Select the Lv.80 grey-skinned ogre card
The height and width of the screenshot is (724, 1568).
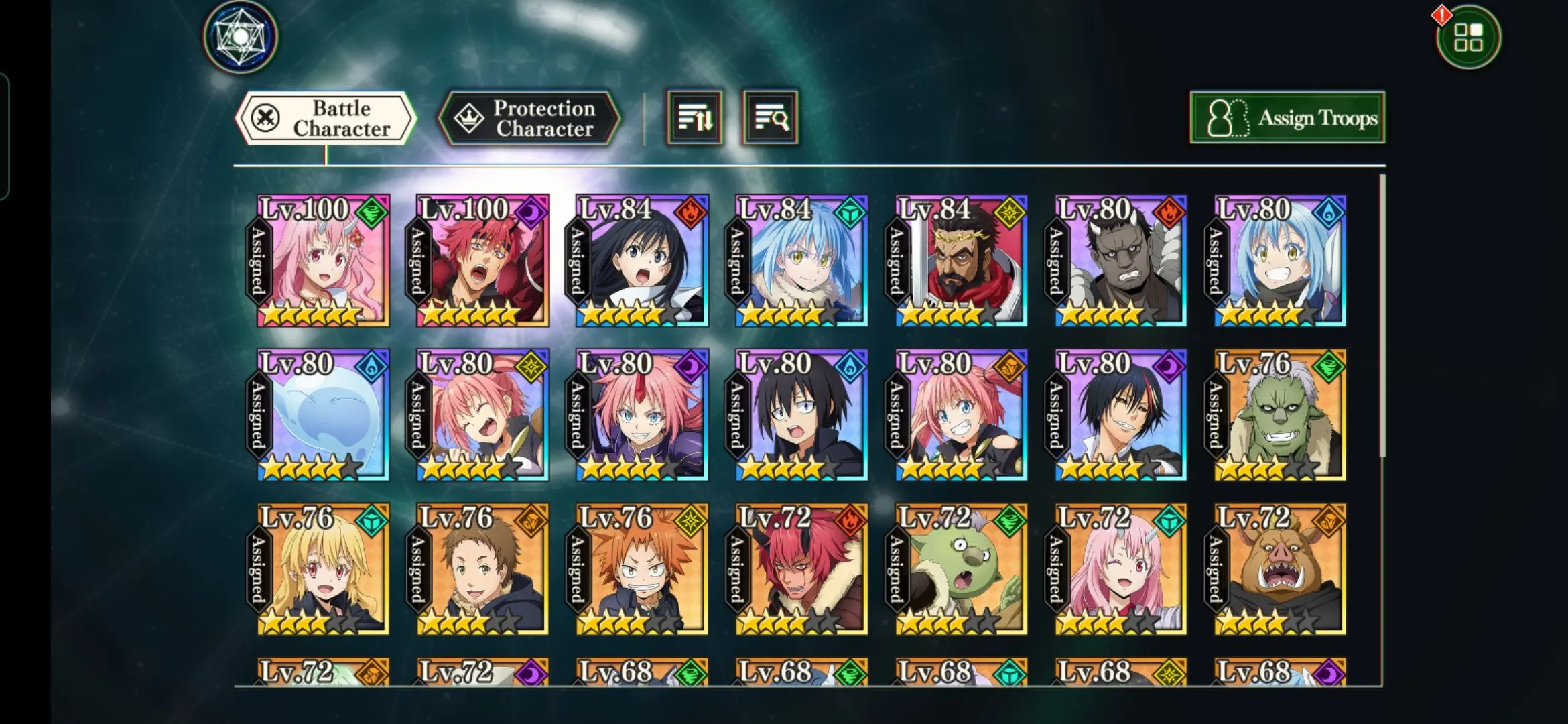point(1120,261)
